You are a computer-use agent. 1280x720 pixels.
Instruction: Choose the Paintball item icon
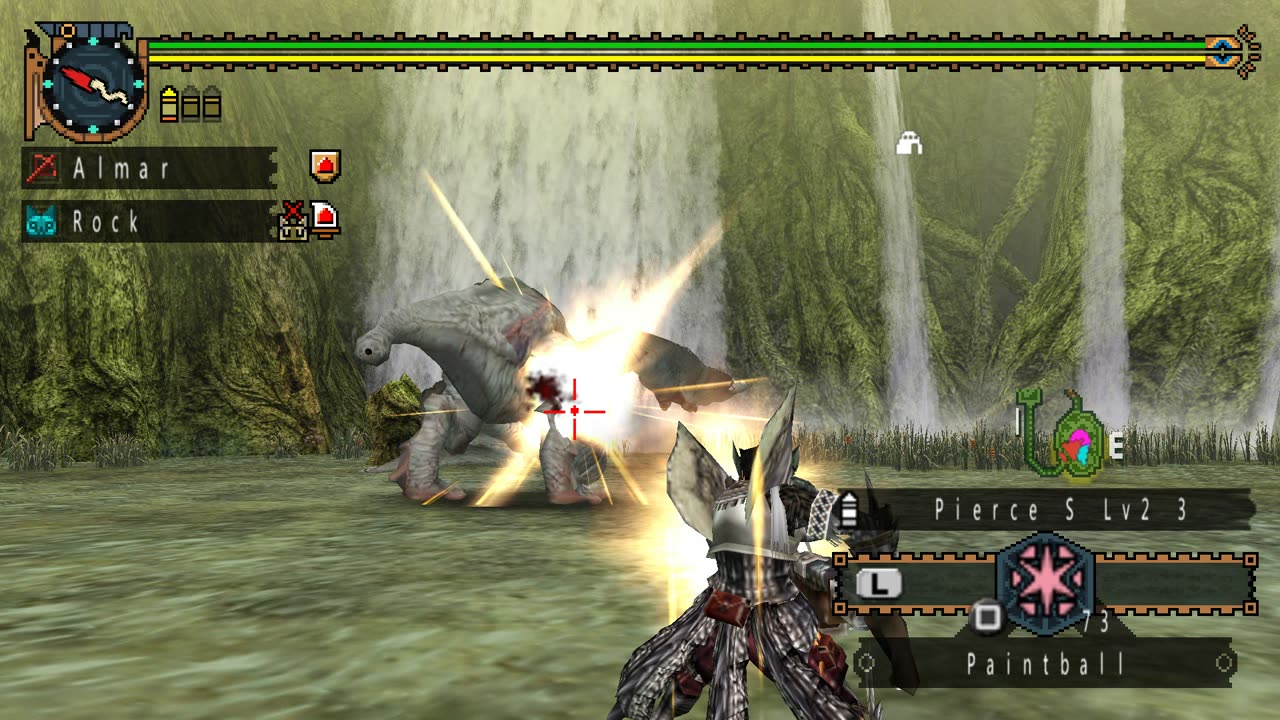click(x=1045, y=585)
